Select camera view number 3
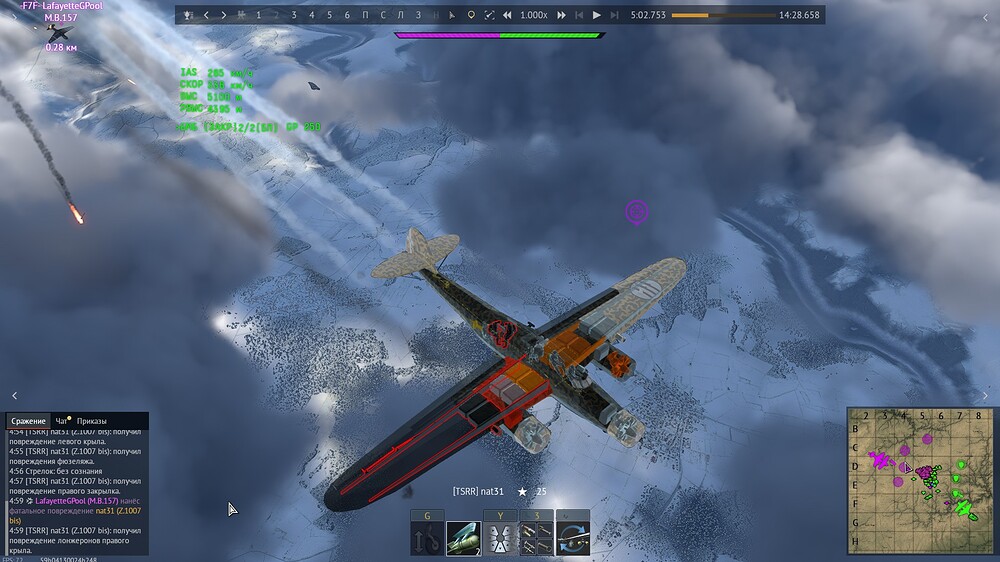The image size is (1000, 562). [x=294, y=15]
